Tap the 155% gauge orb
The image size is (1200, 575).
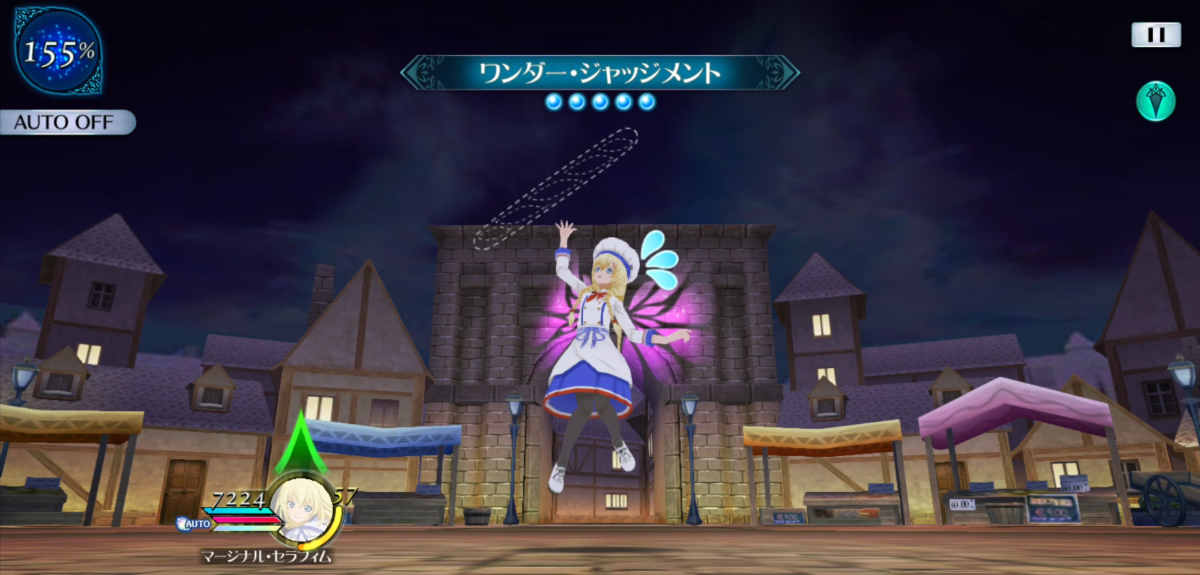click(x=58, y=52)
